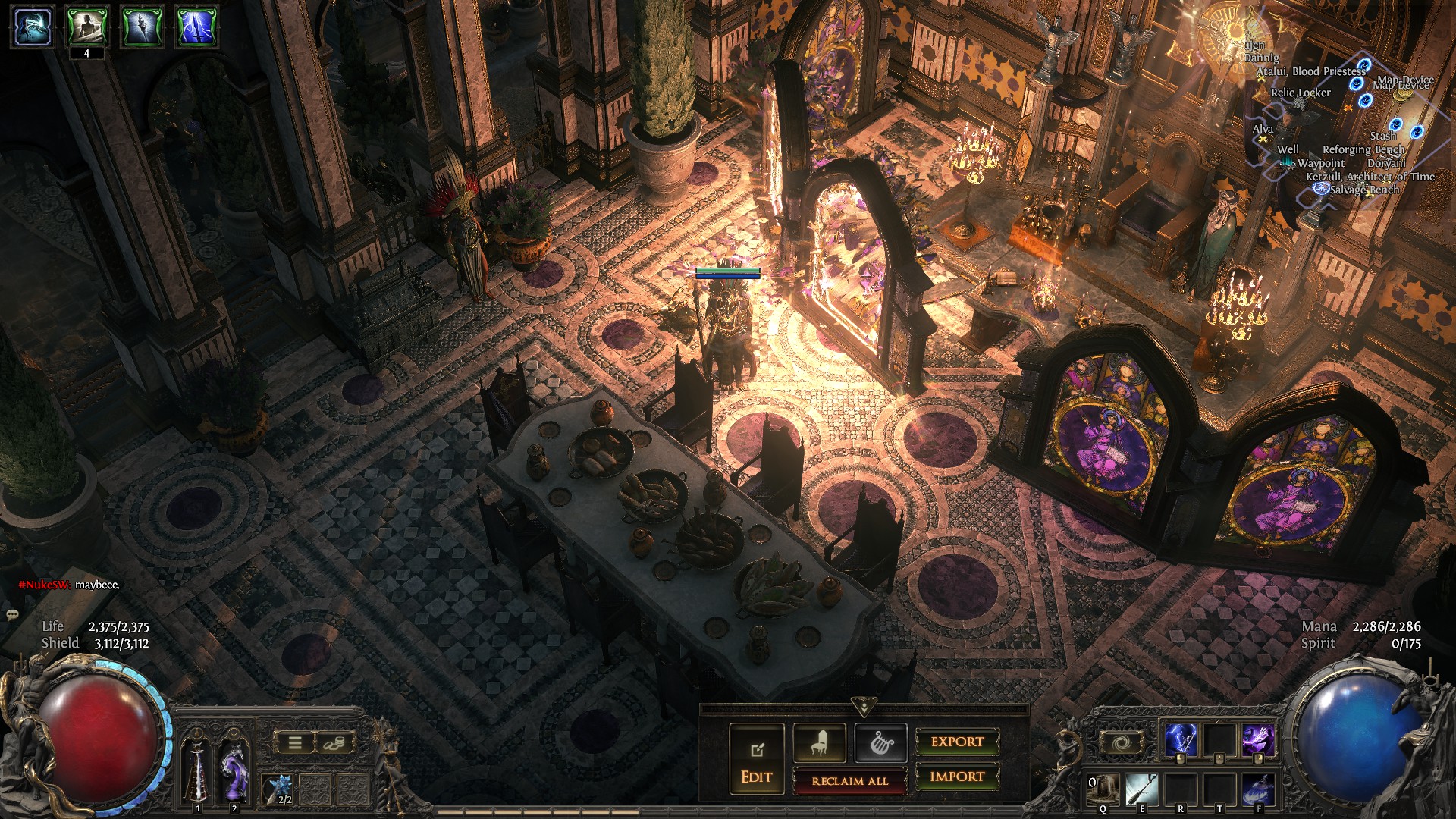Open hideout Edit mode
1456x819 pixels.
point(756,759)
